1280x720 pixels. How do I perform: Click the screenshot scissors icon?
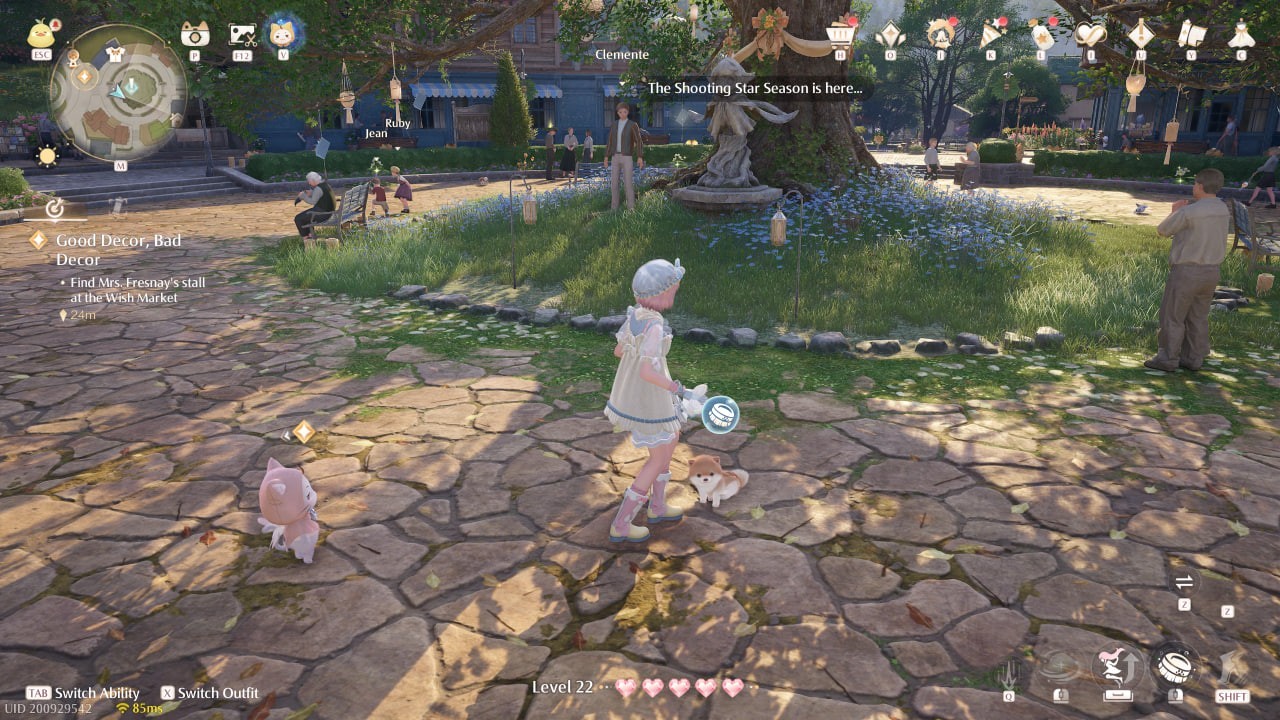click(242, 35)
